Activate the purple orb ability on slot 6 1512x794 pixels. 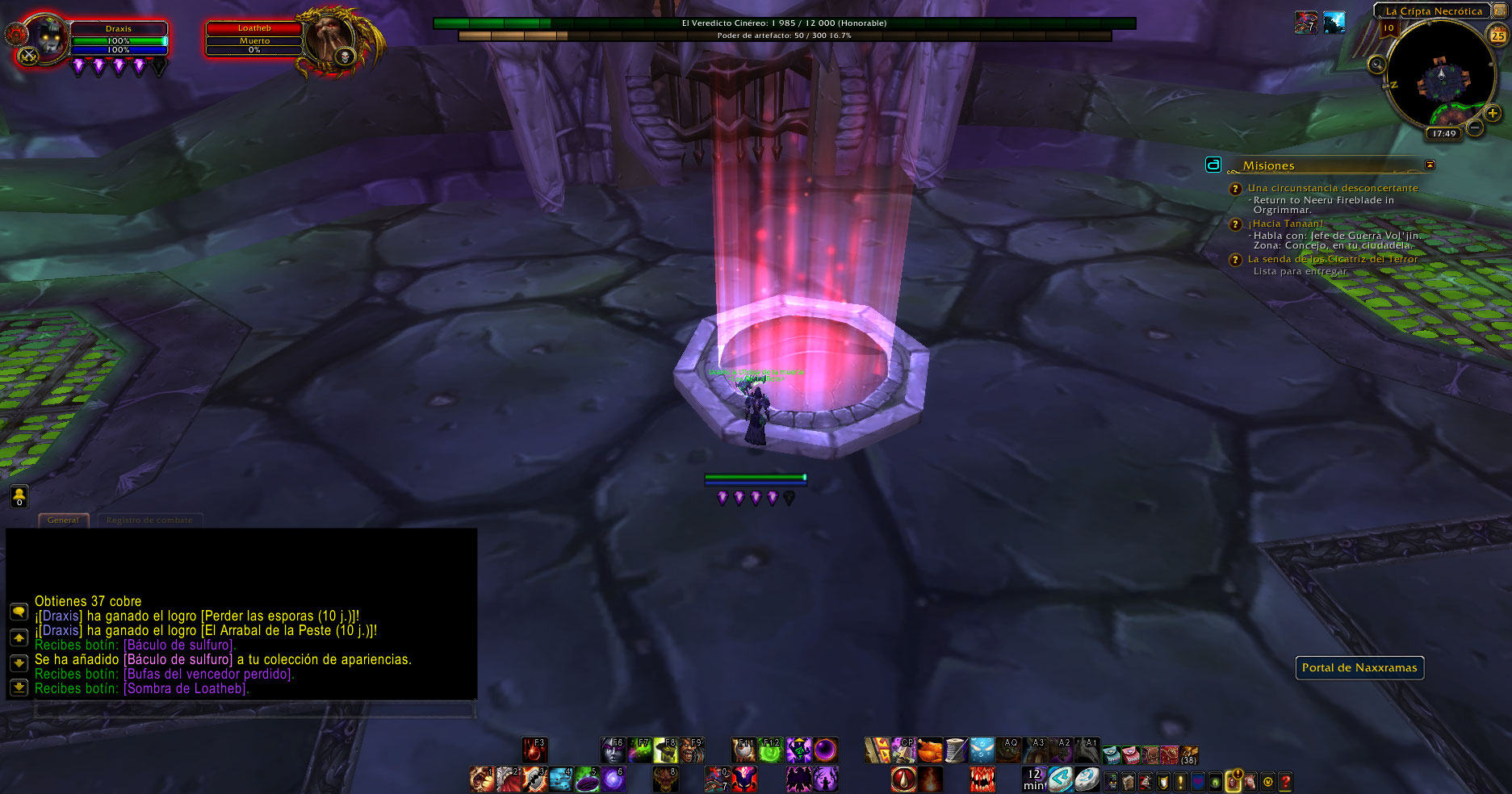(x=614, y=779)
